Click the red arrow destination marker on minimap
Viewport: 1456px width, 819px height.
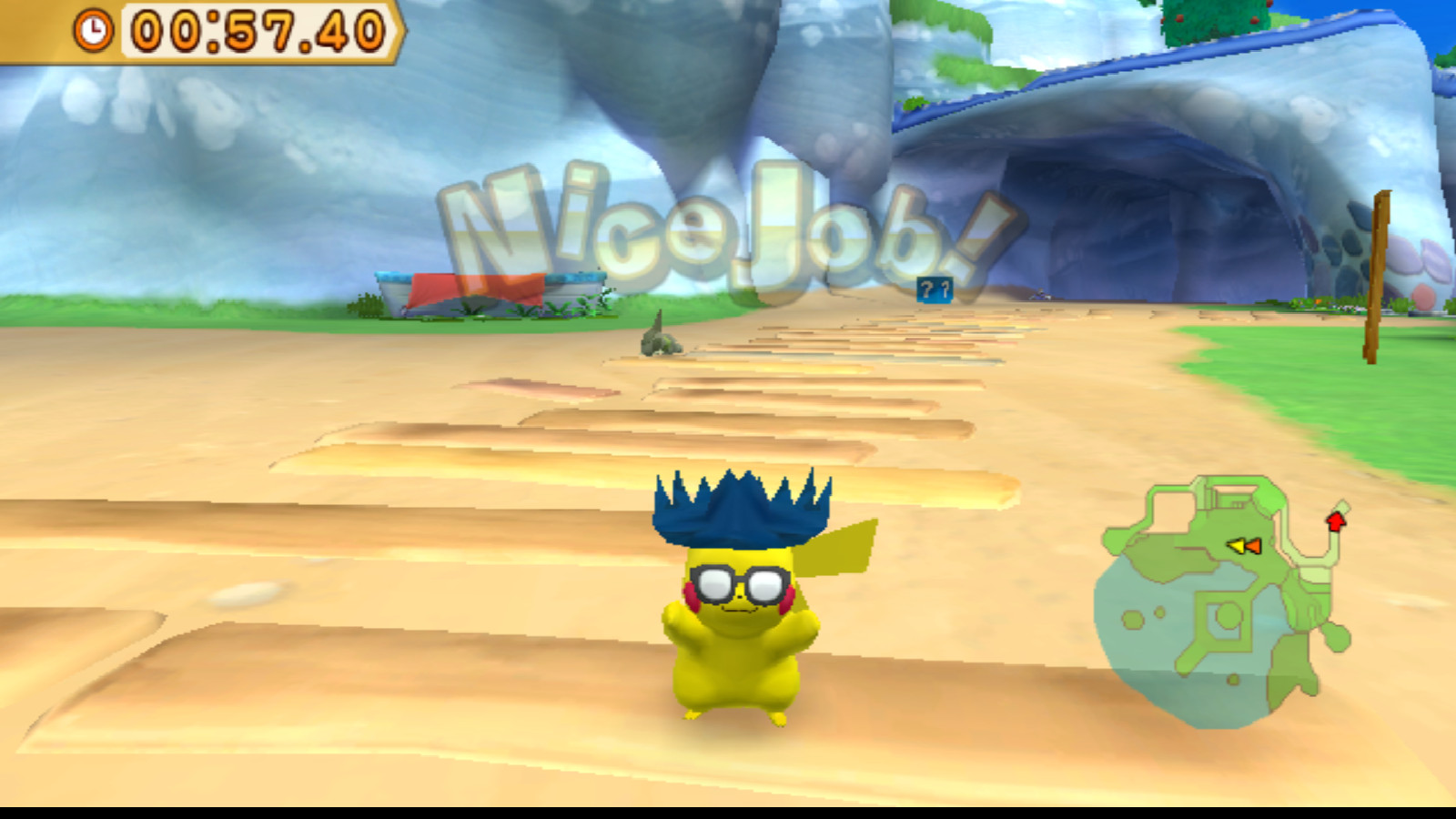[x=1337, y=521]
